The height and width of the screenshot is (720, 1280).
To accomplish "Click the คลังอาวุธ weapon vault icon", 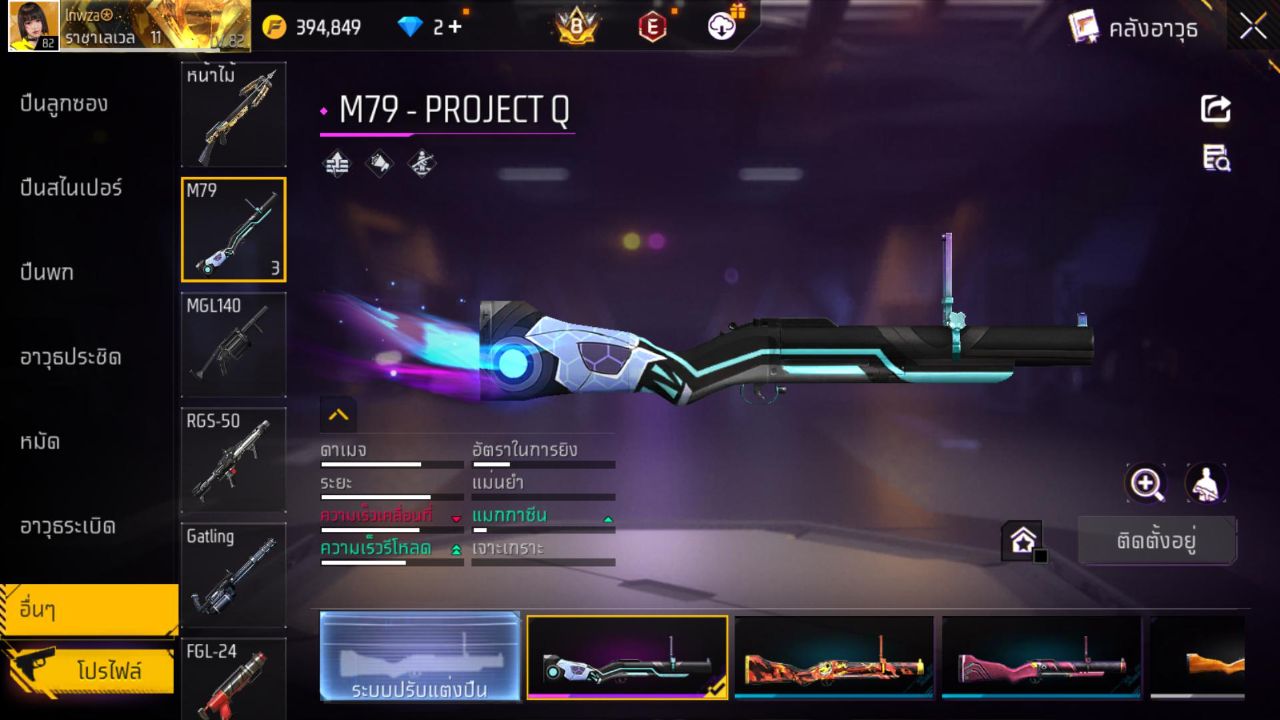I will [x=1083, y=27].
